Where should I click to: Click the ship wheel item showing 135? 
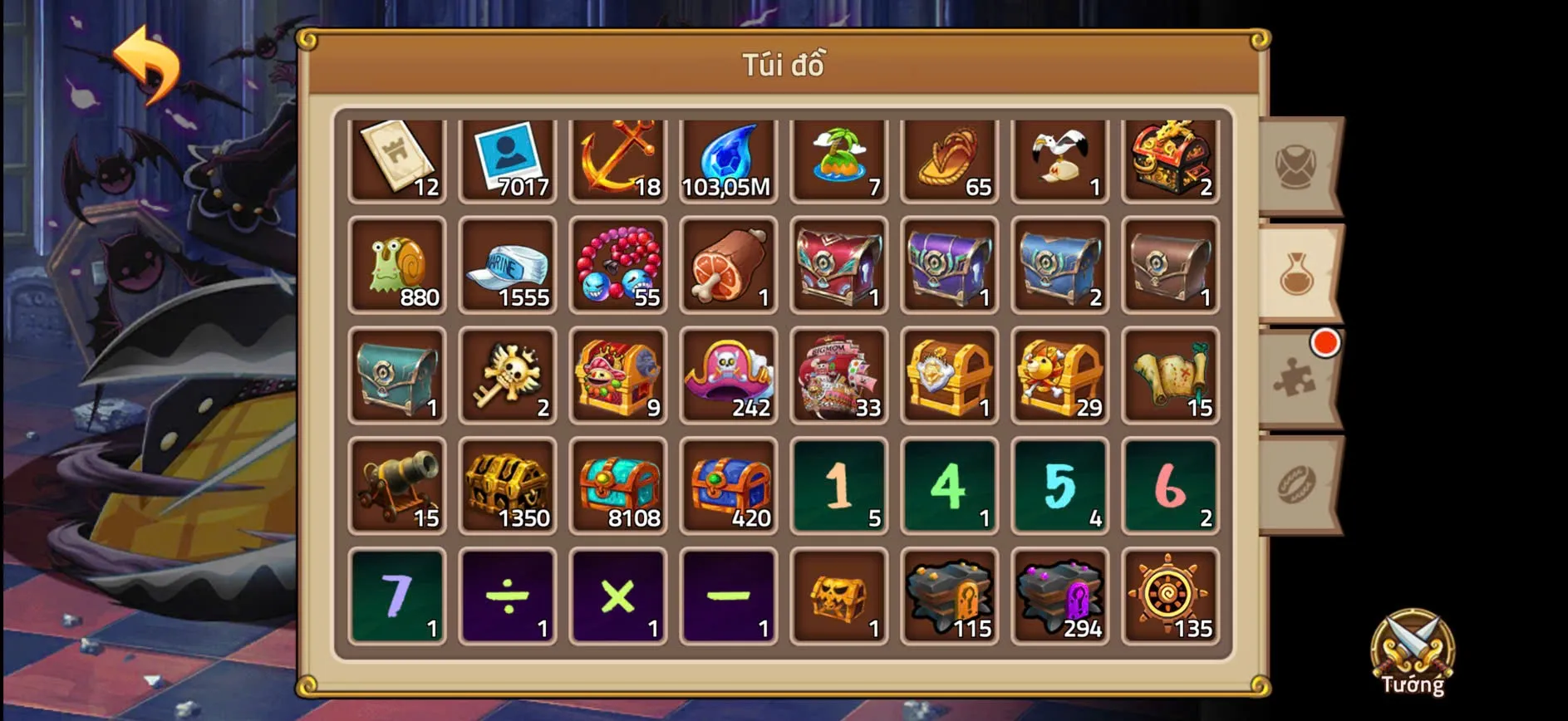click(1170, 596)
